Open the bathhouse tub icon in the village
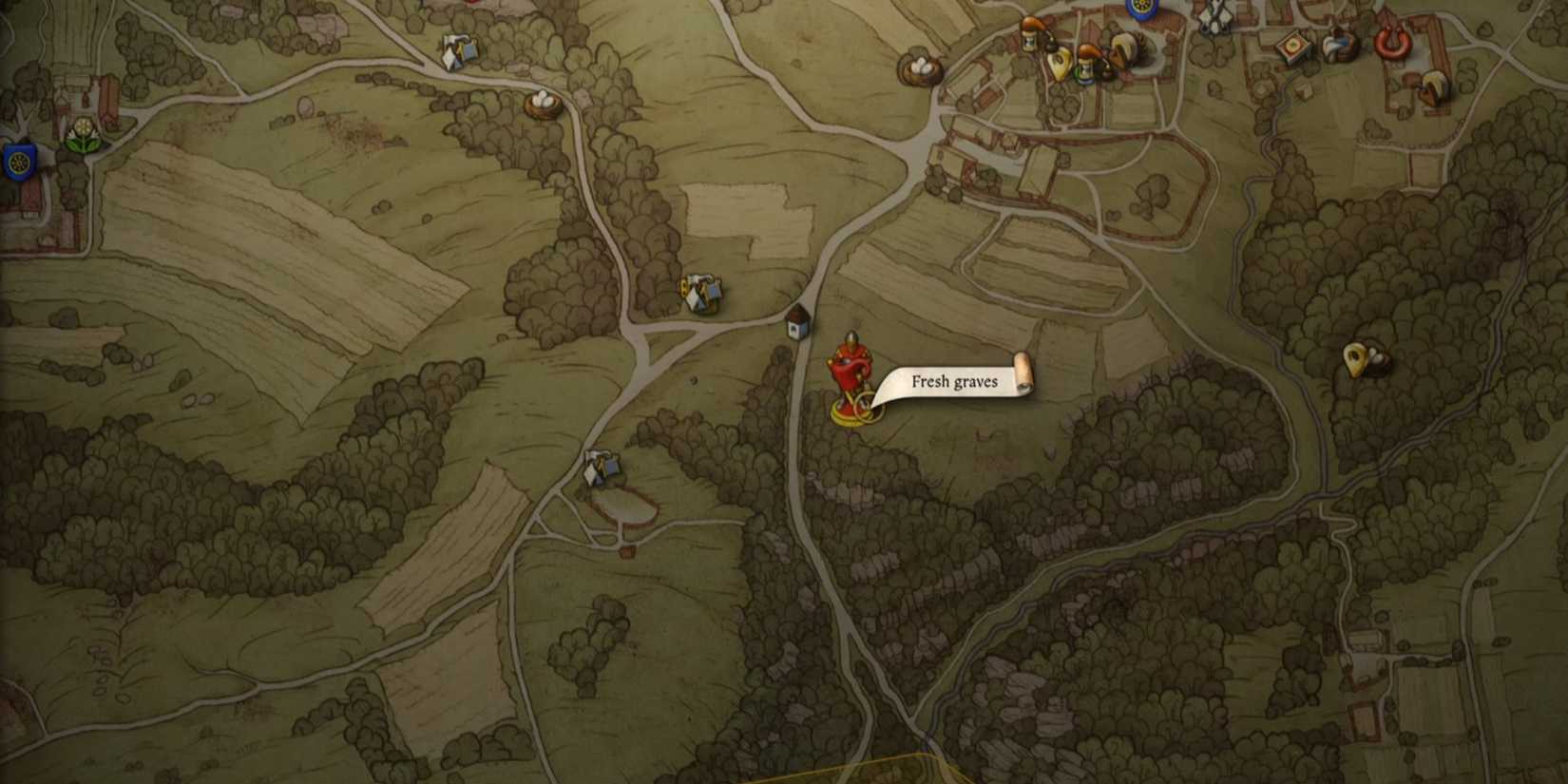This screenshot has height=784, width=1568. coord(1340,46)
